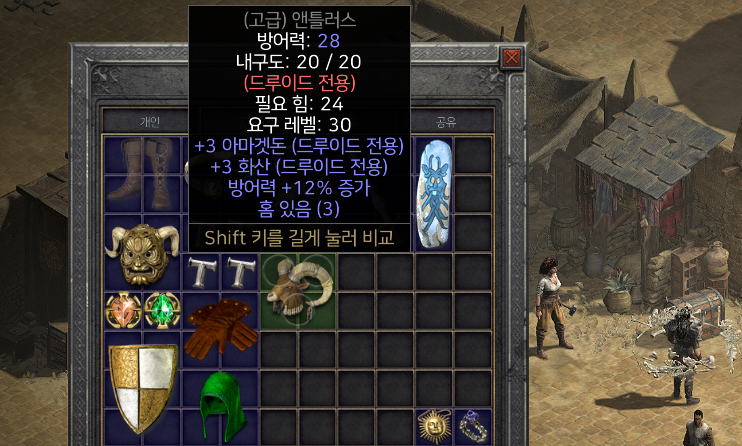
Task: Select the green emerald jewel
Action: click(160, 310)
